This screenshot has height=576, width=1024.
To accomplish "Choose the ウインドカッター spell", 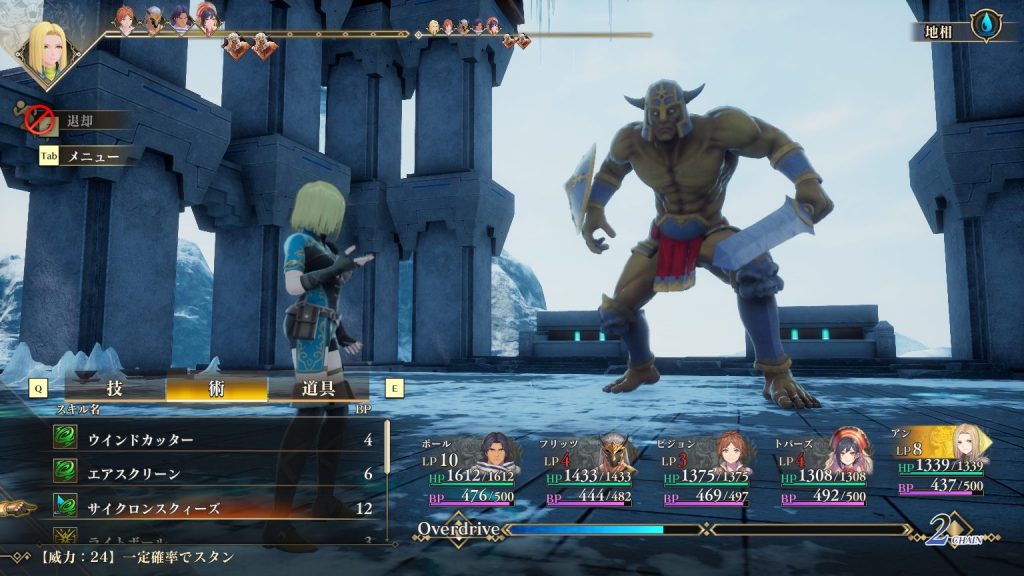I will [x=213, y=439].
